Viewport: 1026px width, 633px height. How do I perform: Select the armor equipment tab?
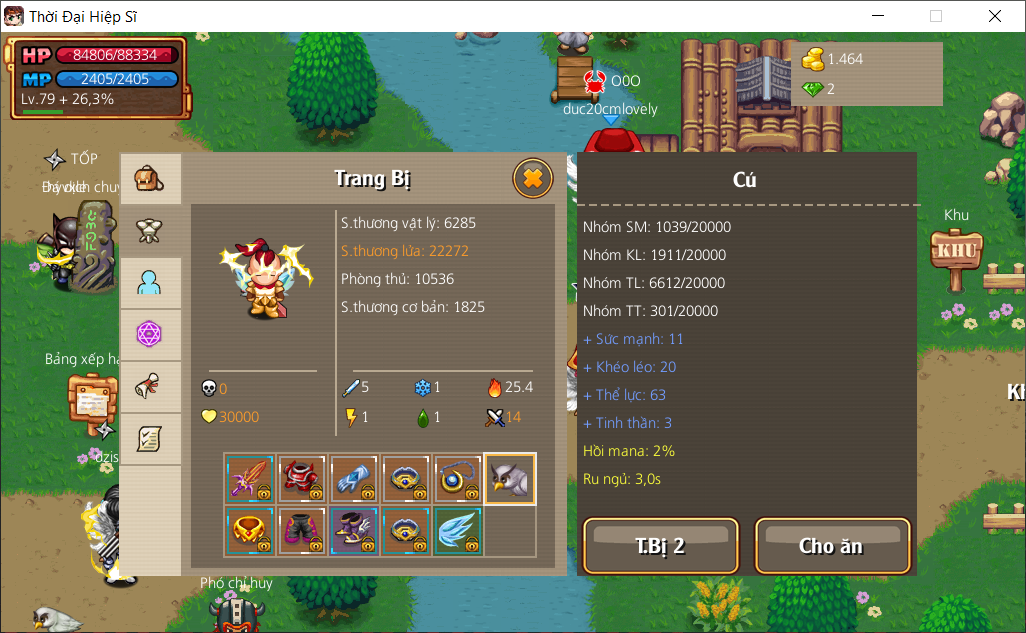click(150, 232)
